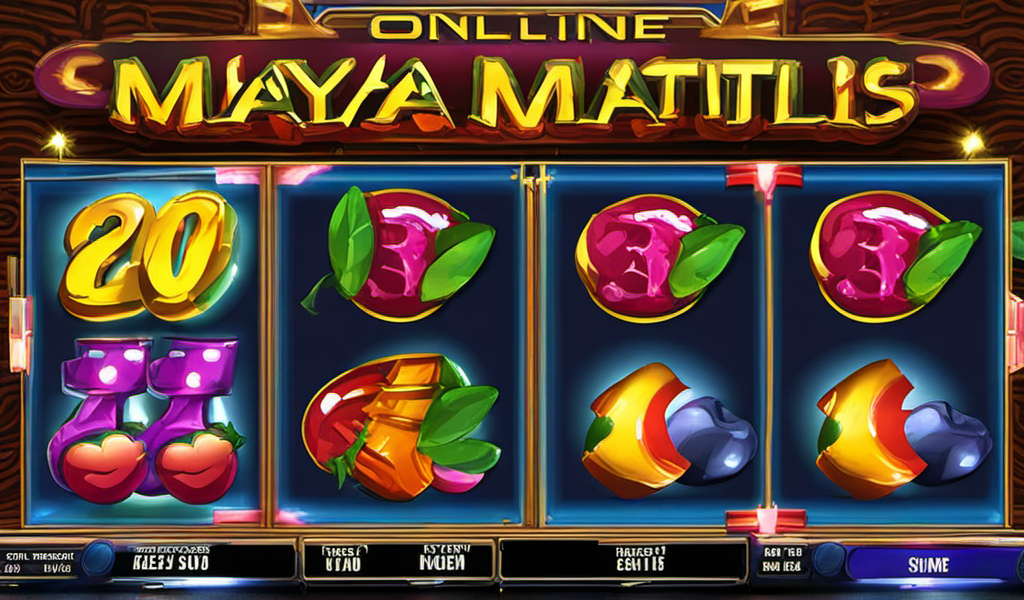This screenshot has width=1024, height=600.
Task: Click the round blue button beside SUME
Action: [x=827, y=560]
